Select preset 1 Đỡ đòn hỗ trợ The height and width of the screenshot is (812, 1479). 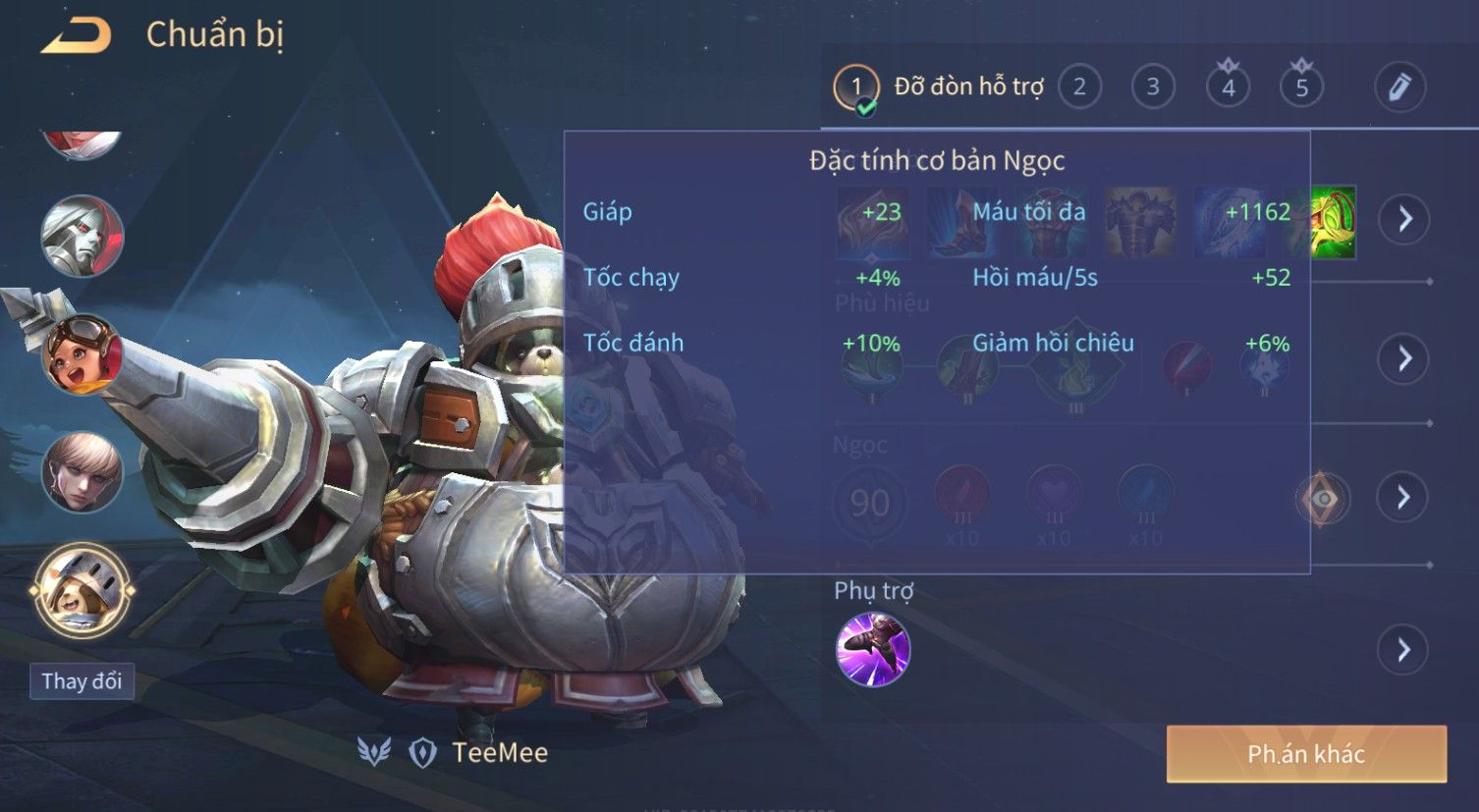click(x=856, y=87)
